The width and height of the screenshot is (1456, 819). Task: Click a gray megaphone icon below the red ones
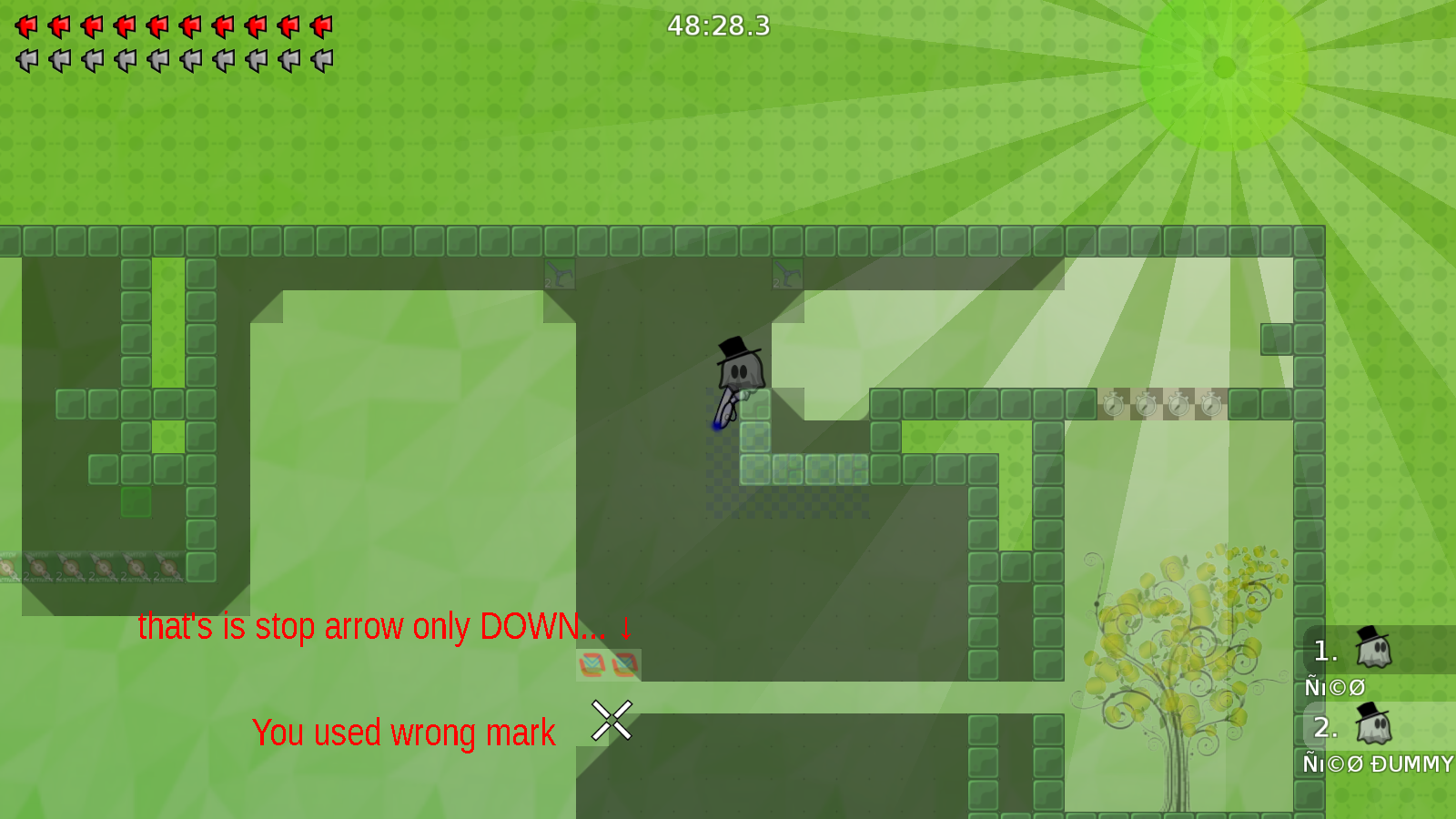[25, 60]
